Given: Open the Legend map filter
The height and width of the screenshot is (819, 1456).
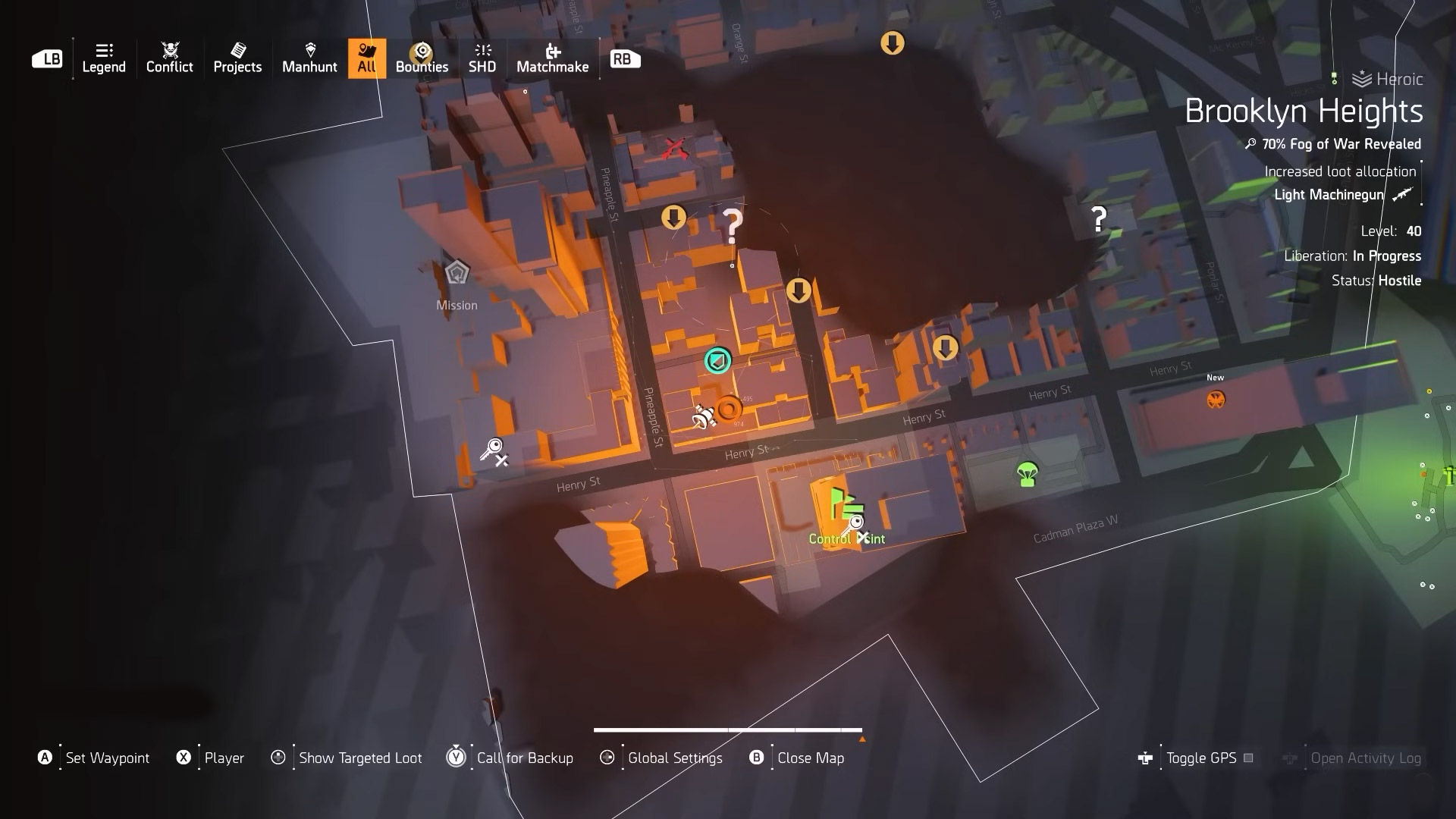Looking at the screenshot, I should (x=104, y=58).
